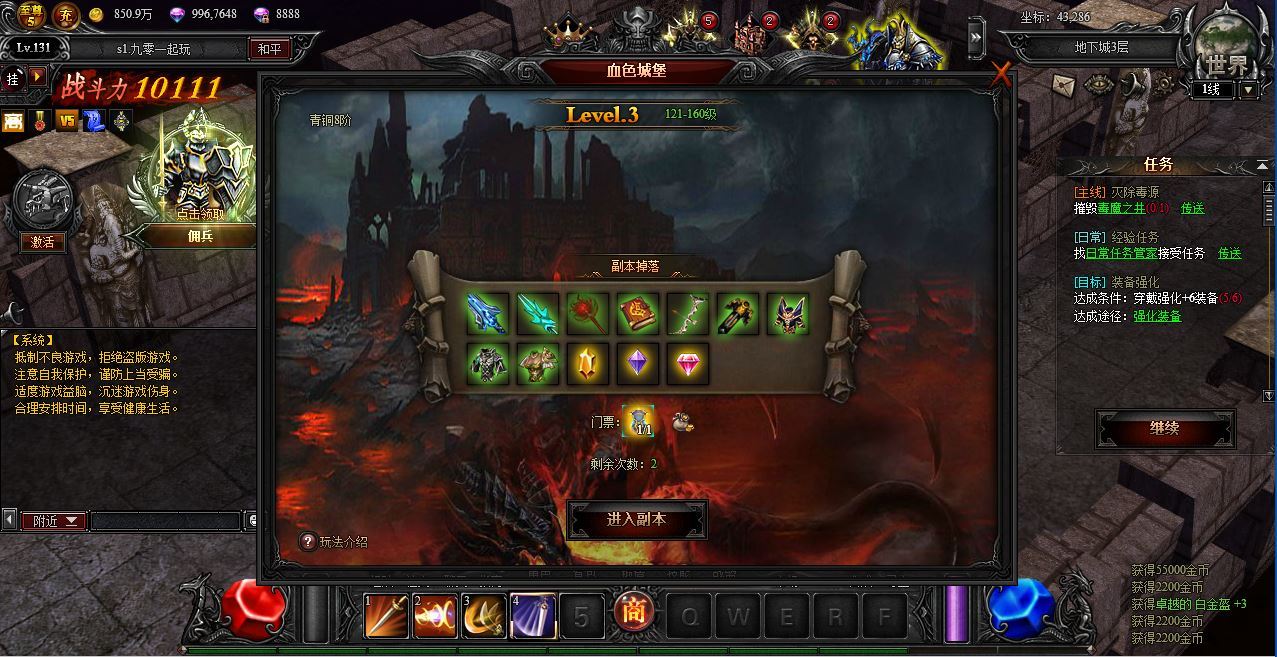Activate the sword thrust skill in slot 1

pos(386,615)
